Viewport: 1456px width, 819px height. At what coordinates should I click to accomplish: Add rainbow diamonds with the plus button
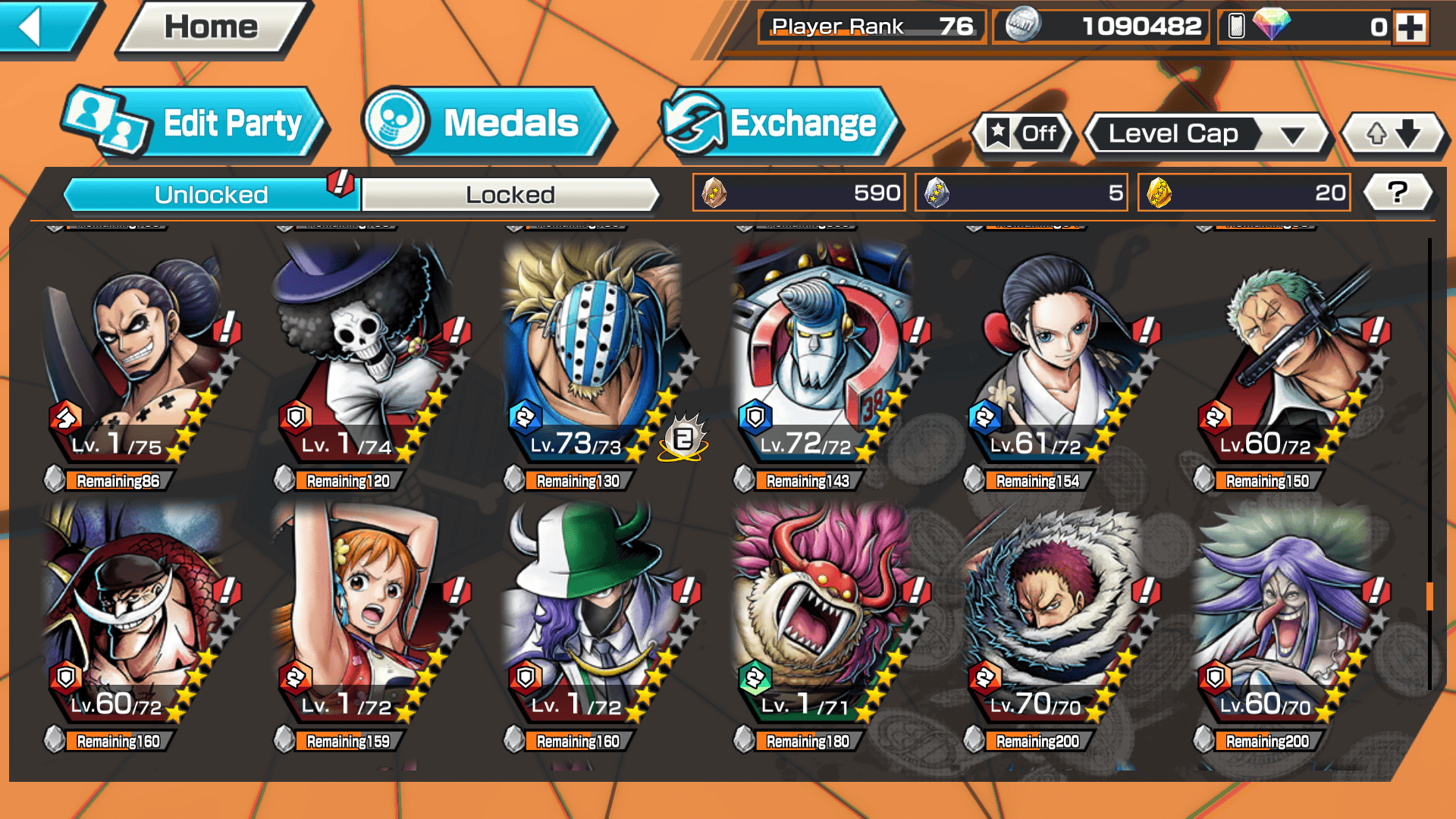click(x=1410, y=27)
